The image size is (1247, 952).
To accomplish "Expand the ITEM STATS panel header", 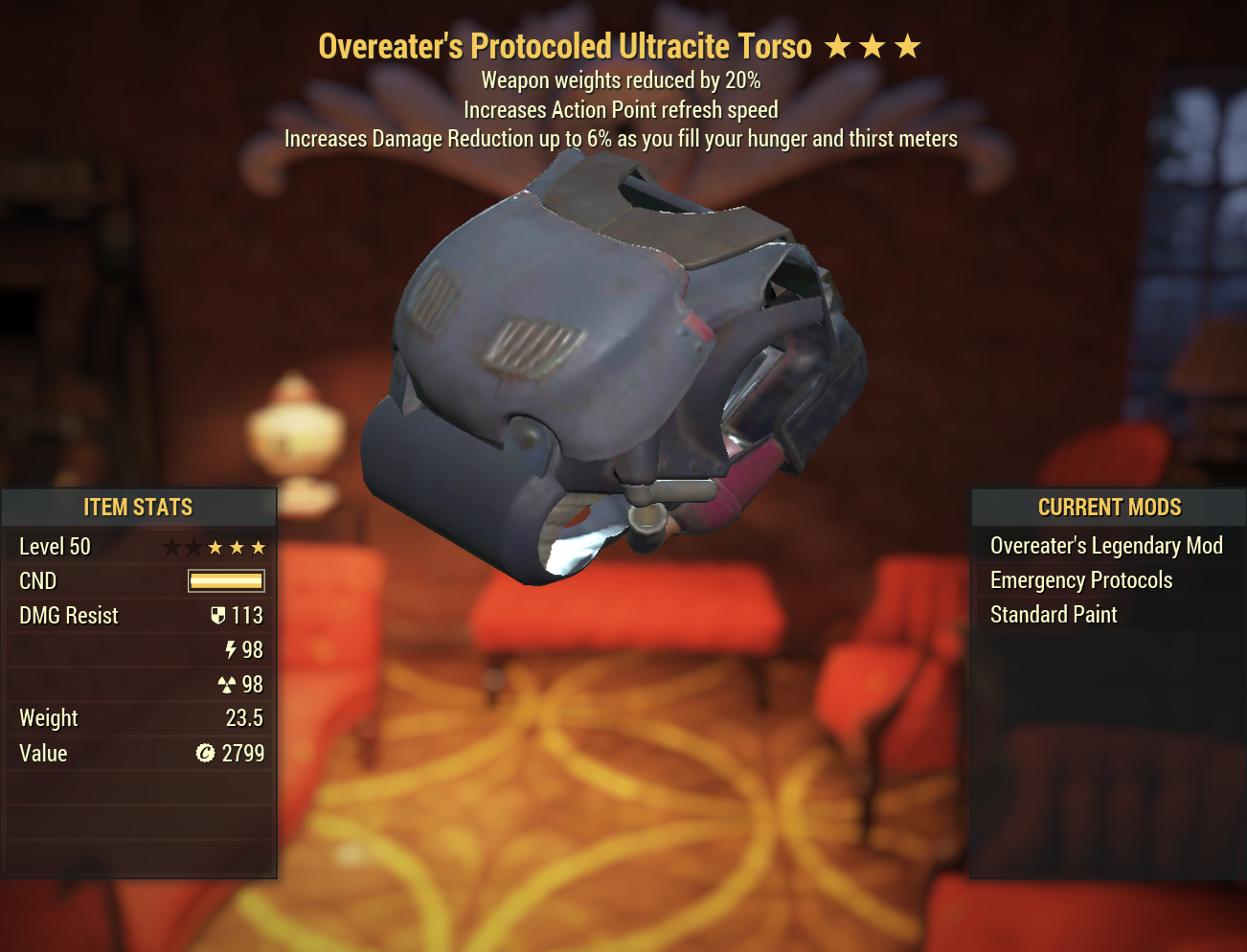I will pyautogui.click(x=140, y=508).
